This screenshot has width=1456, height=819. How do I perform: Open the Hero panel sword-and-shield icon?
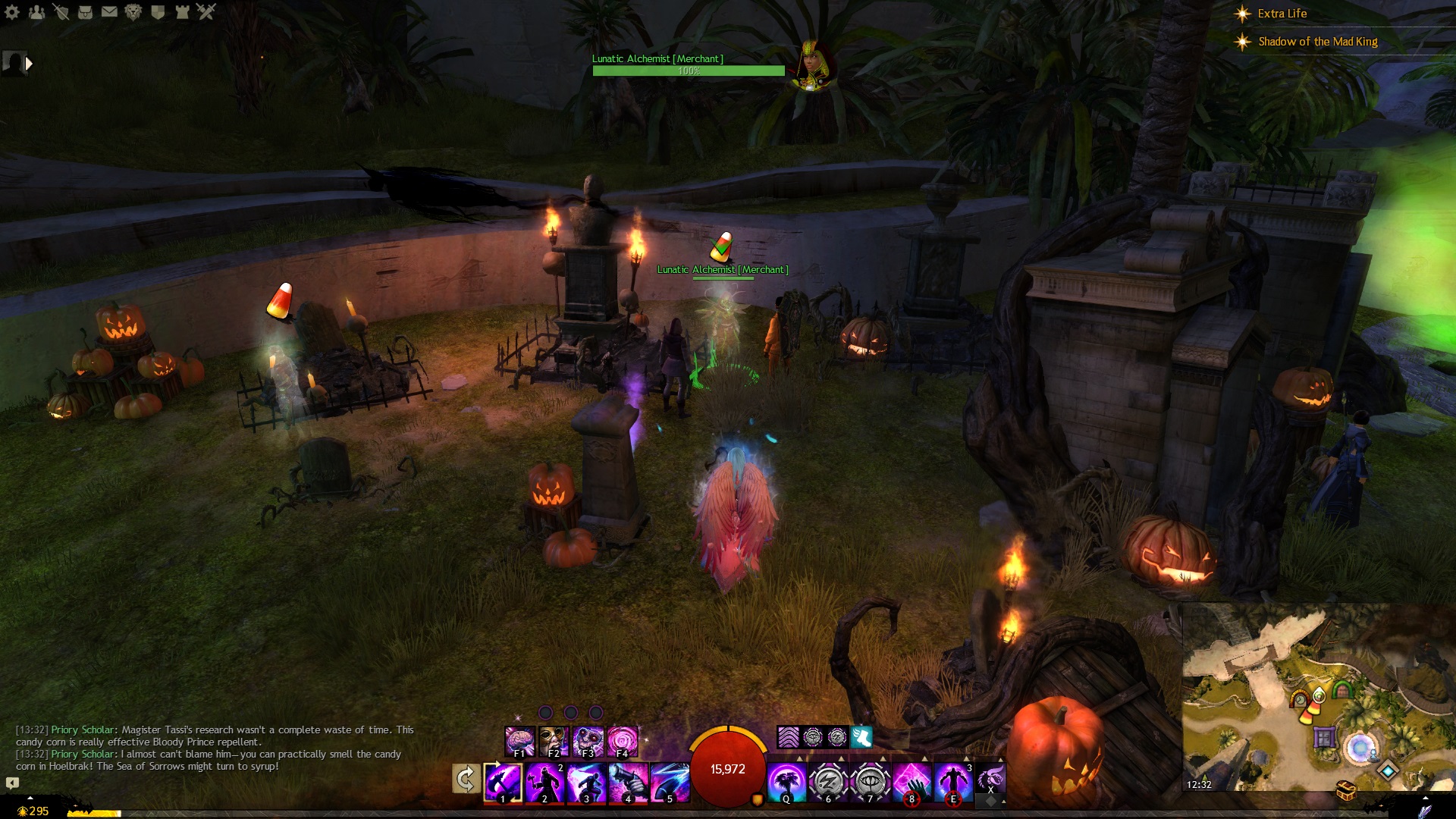[x=61, y=12]
